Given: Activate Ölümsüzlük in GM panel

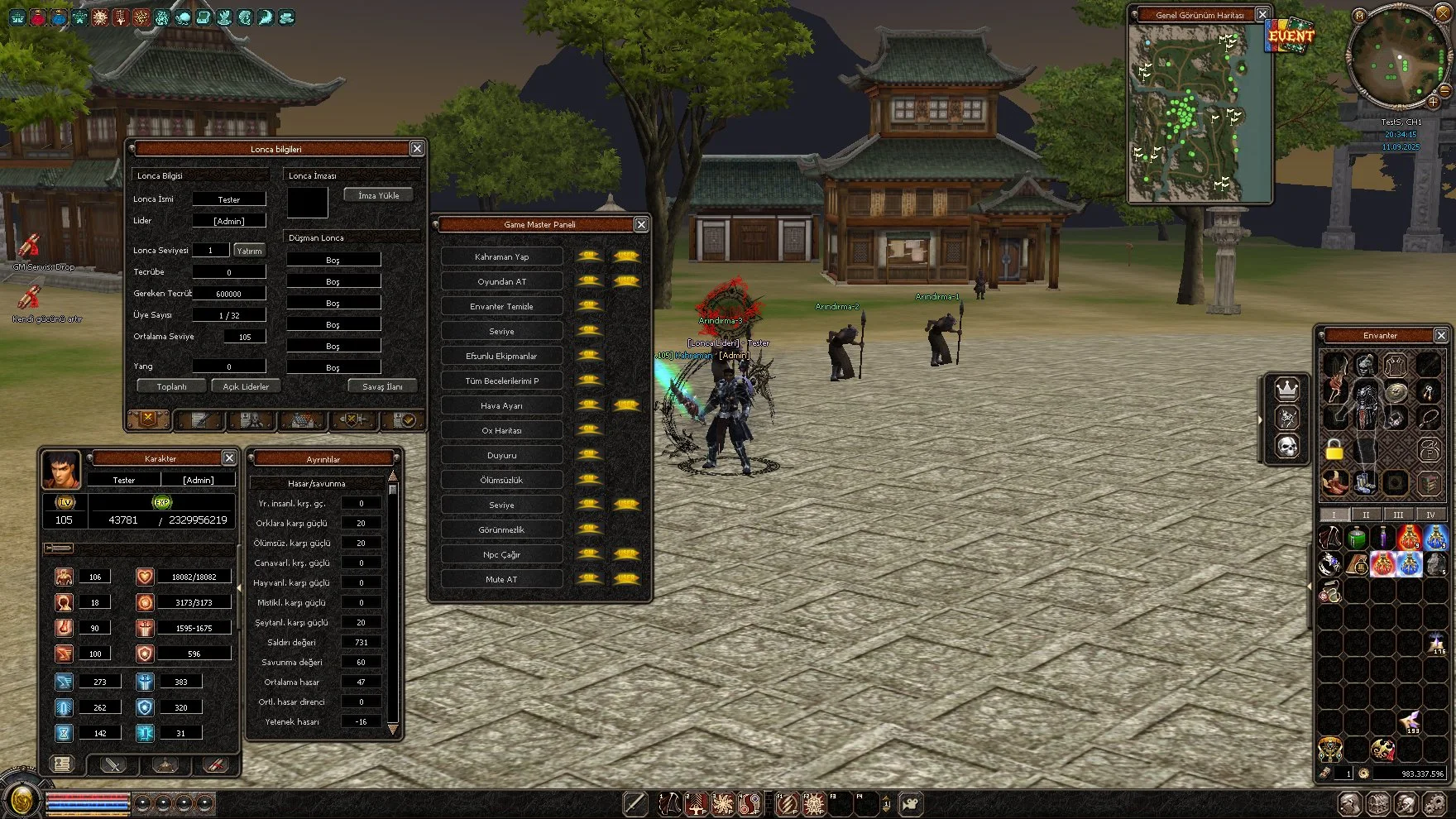Looking at the screenshot, I should click(502, 480).
